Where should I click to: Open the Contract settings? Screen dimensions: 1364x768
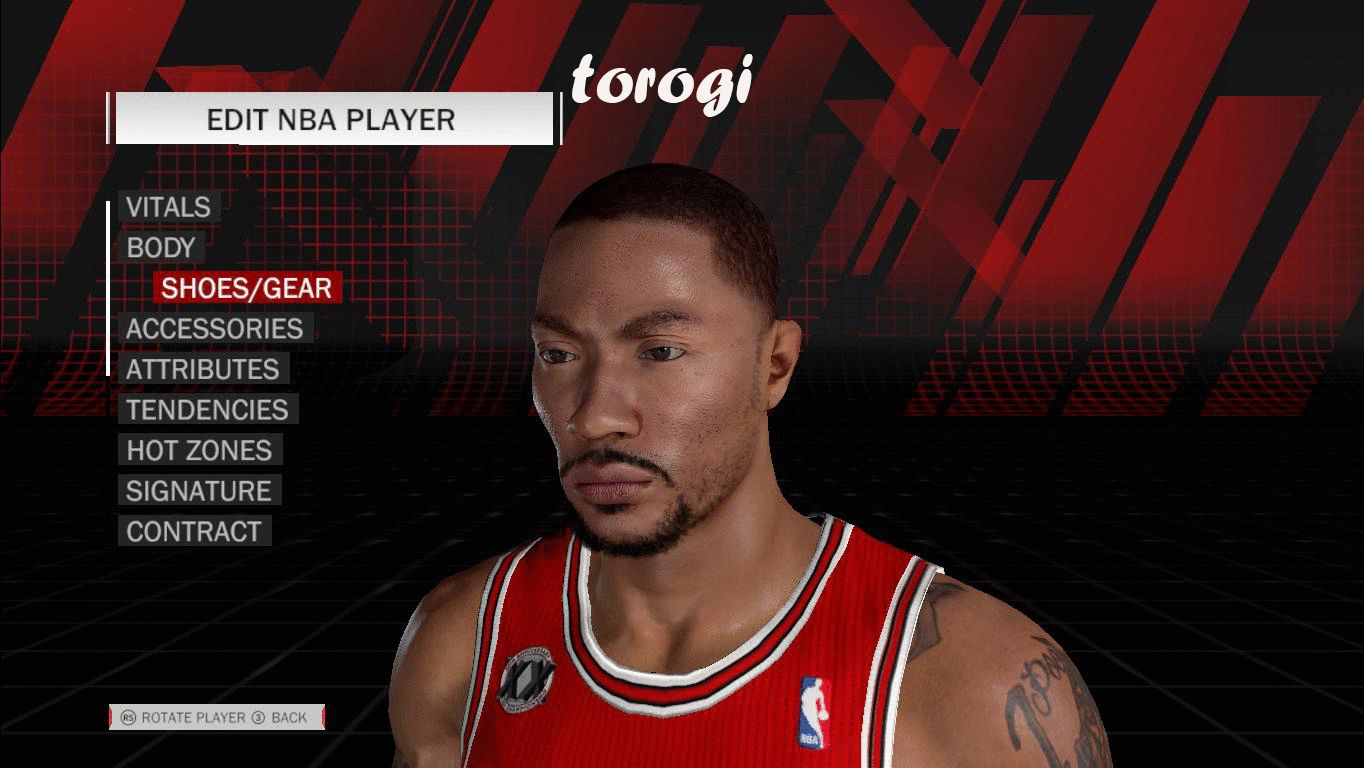[193, 532]
